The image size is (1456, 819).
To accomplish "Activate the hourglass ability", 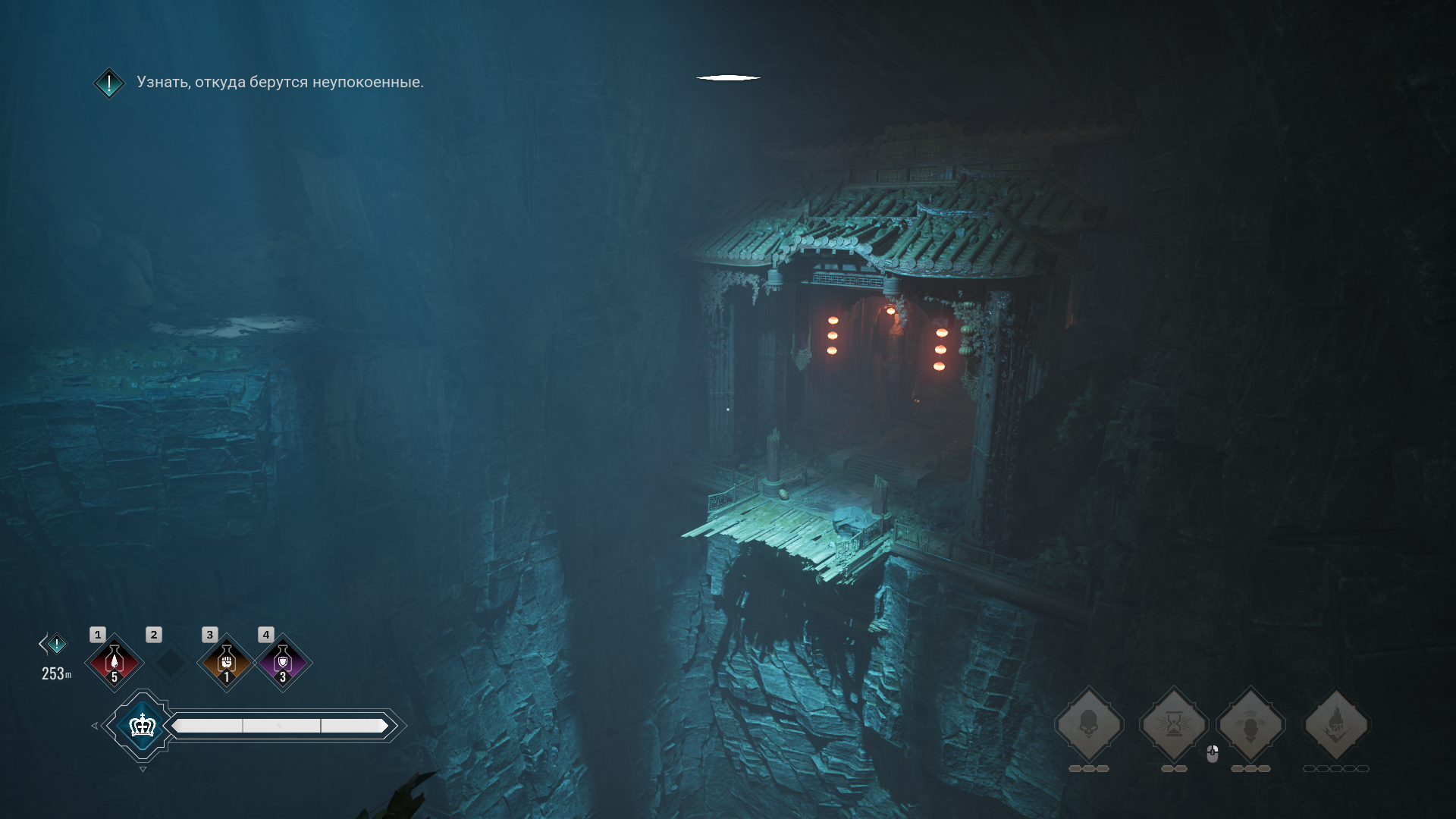I will click(x=1173, y=725).
